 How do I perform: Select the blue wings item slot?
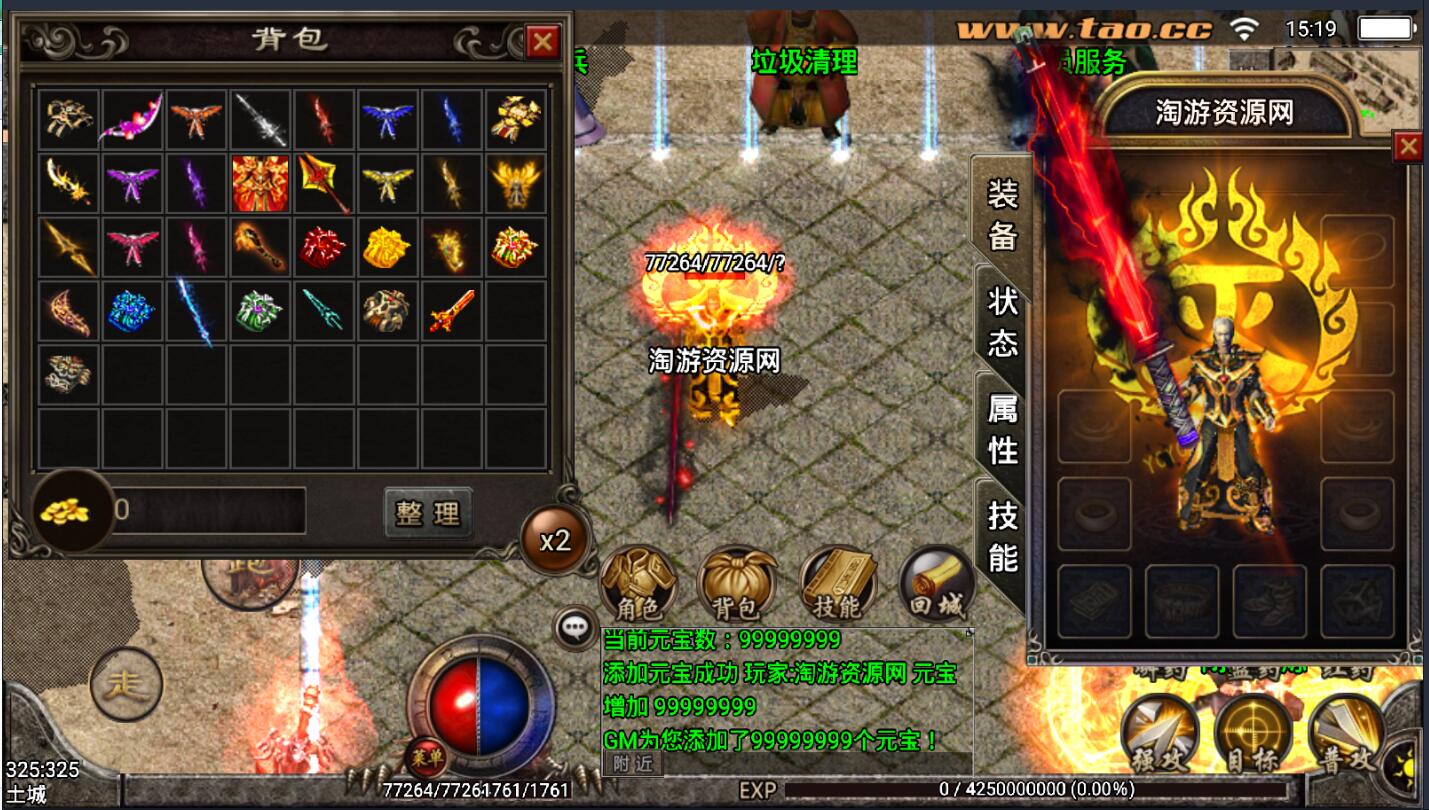point(387,120)
